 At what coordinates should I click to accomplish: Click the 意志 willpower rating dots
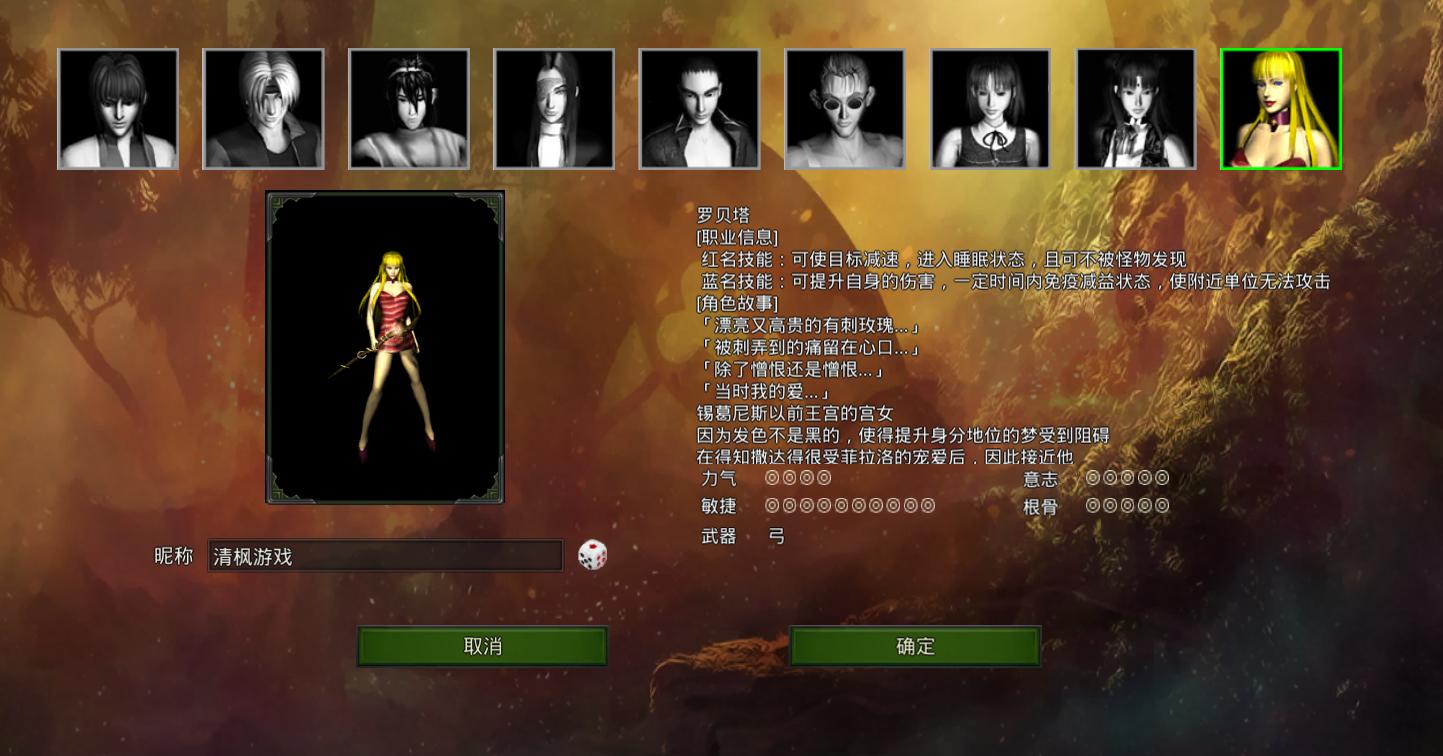click(x=1126, y=478)
